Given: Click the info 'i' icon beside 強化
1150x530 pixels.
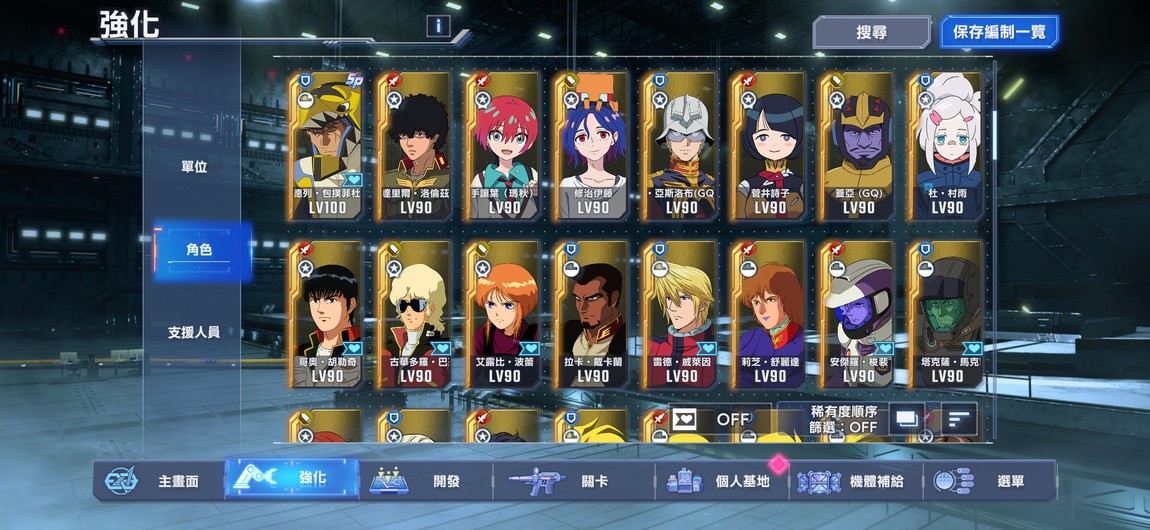Looking at the screenshot, I should click(x=438, y=26).
